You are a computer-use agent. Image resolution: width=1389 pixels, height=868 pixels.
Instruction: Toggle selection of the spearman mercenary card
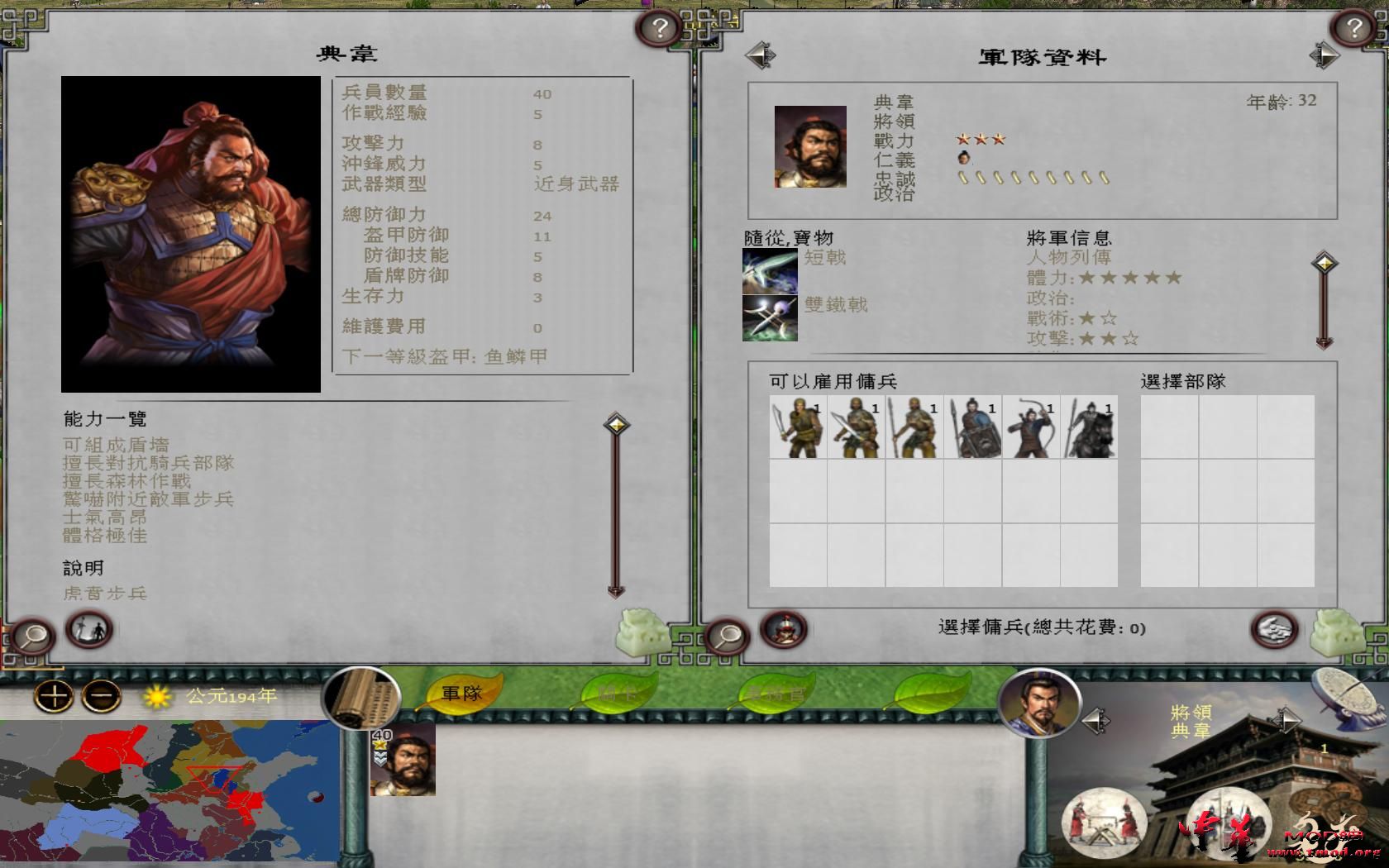pyautogui.click(x=916, y=428)
